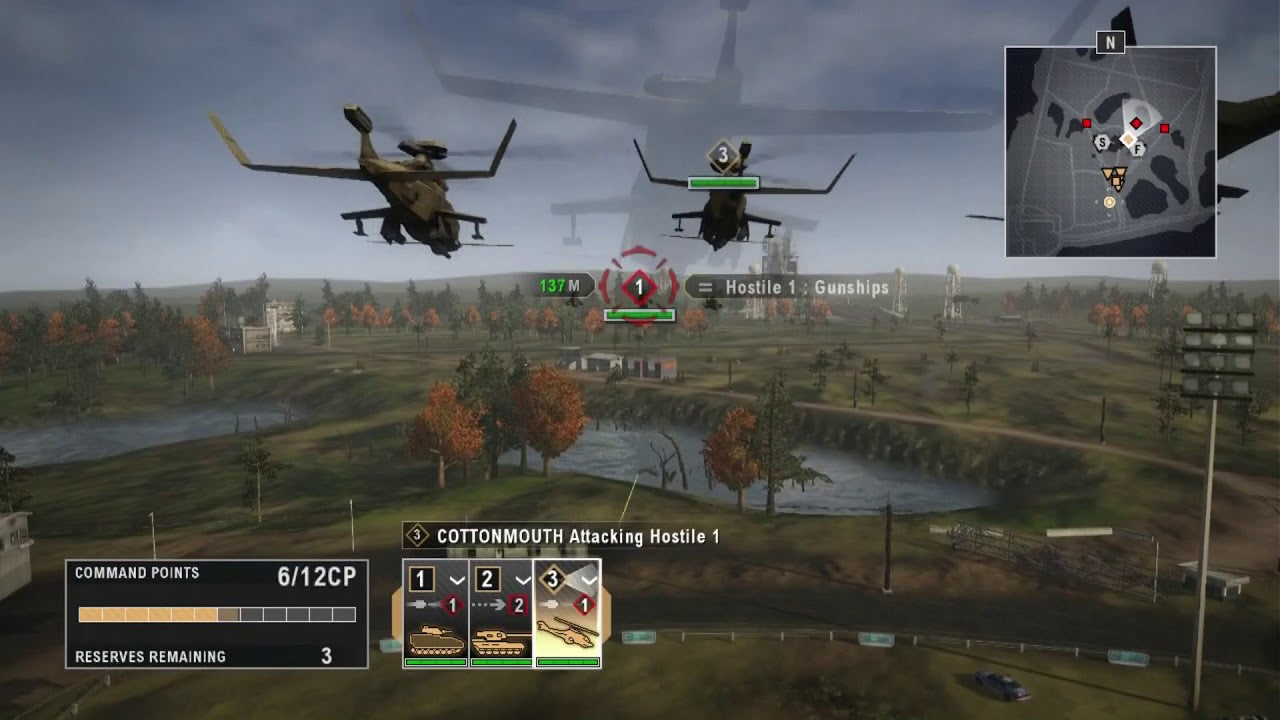The image size is (1280, 720).
Task: Click the N compass indicator above minimap
Action: point(1109,42)
